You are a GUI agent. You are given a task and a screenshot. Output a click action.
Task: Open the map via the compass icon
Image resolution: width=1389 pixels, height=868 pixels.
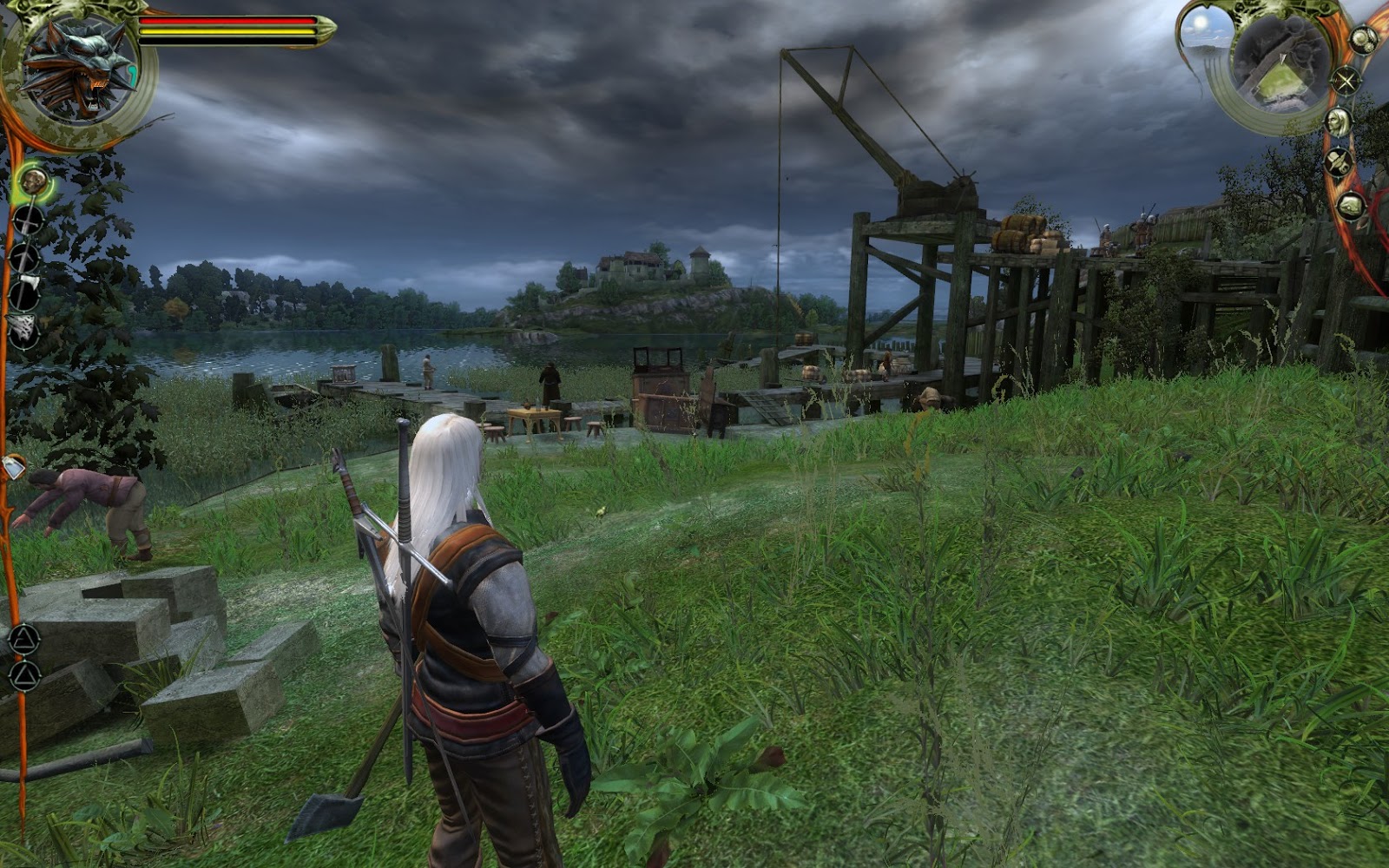coord(1345,81)
